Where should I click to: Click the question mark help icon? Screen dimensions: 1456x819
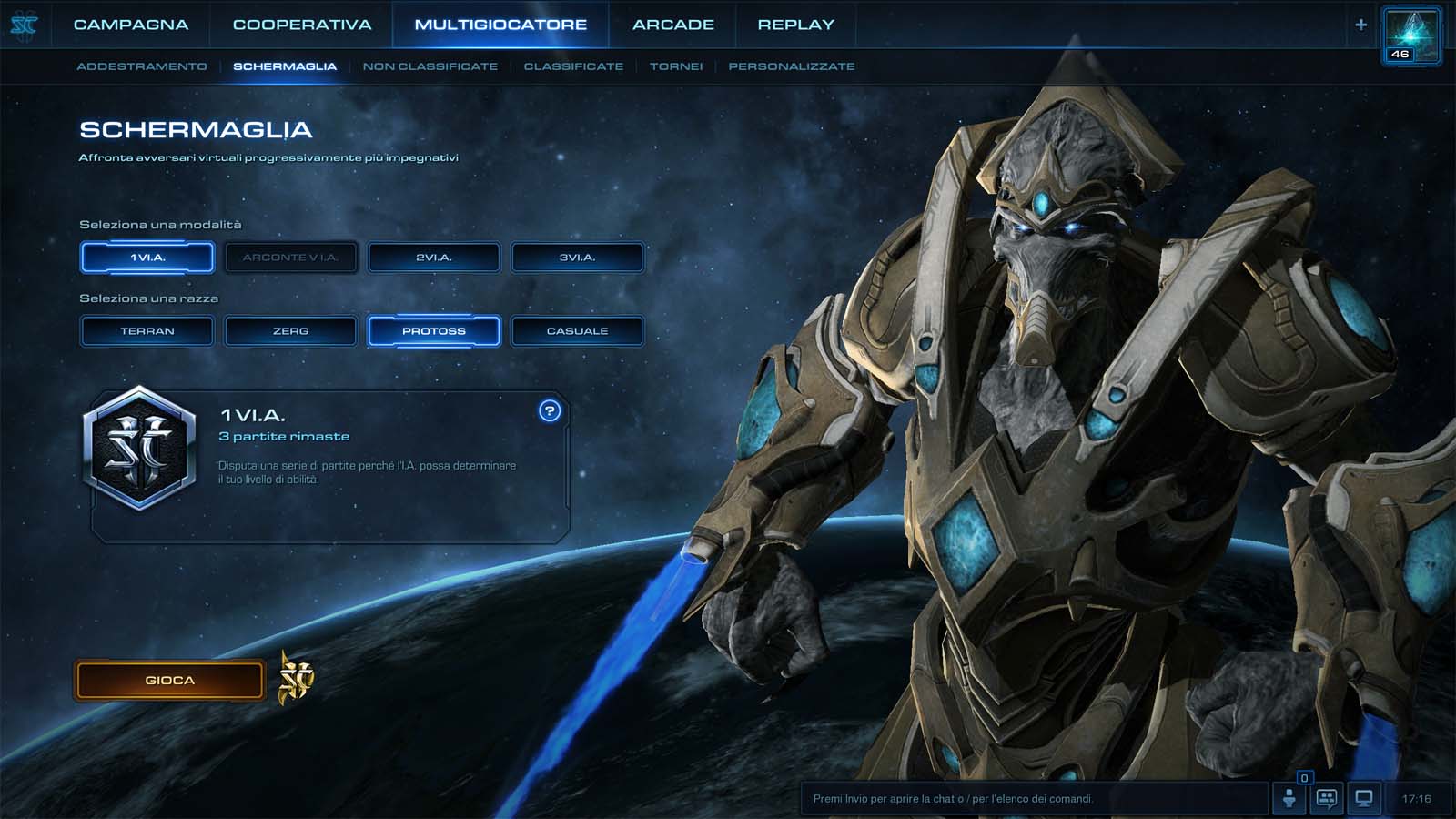[x=550, y=411]
